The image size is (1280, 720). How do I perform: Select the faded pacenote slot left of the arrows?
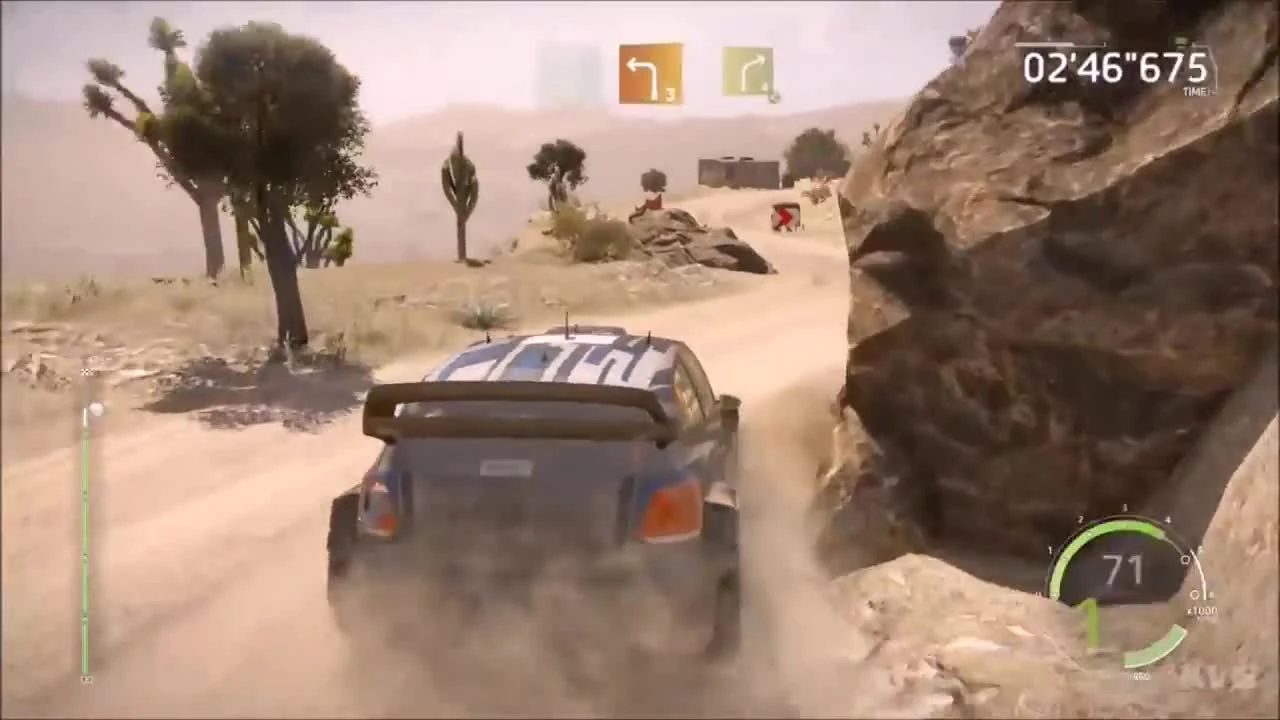pos(567,72)
